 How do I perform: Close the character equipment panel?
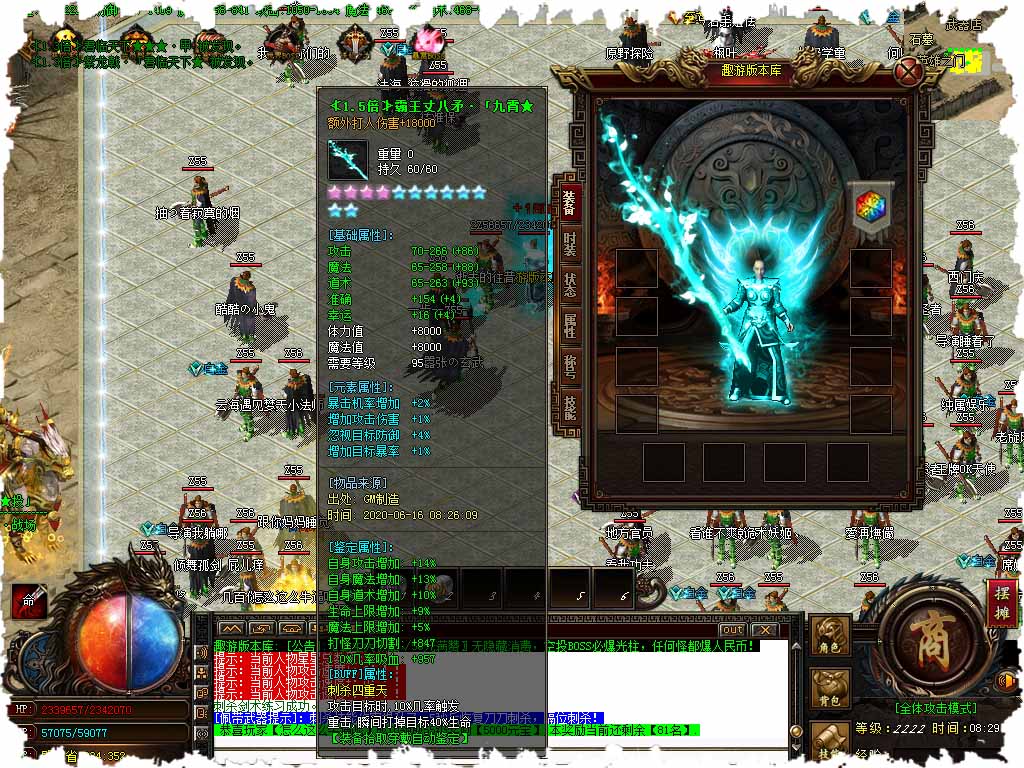(x=908, y=71)
